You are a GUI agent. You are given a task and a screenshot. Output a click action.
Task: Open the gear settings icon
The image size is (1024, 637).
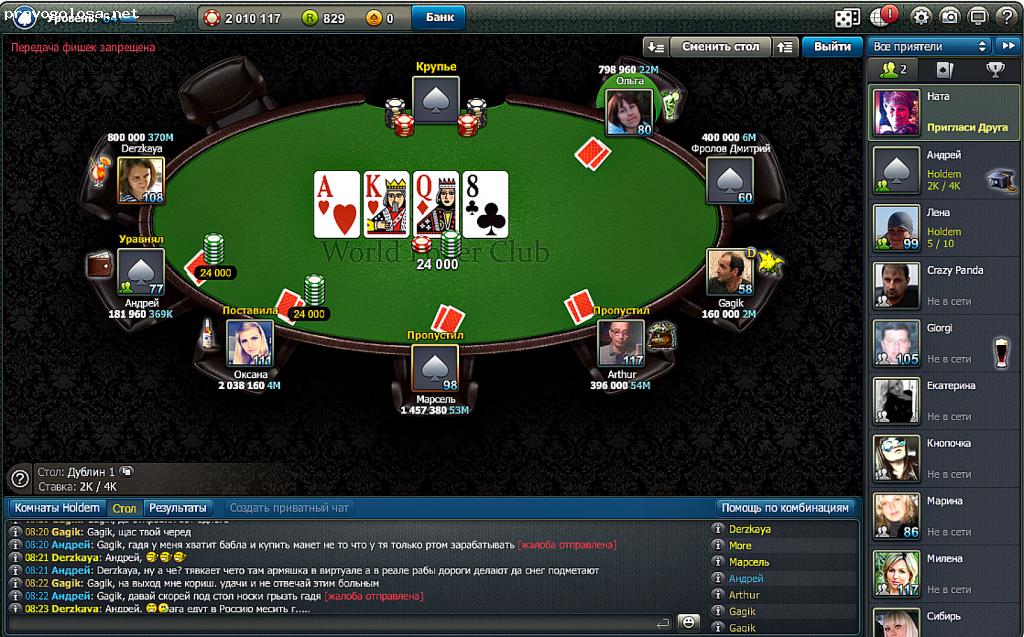(x=921, y=17)
